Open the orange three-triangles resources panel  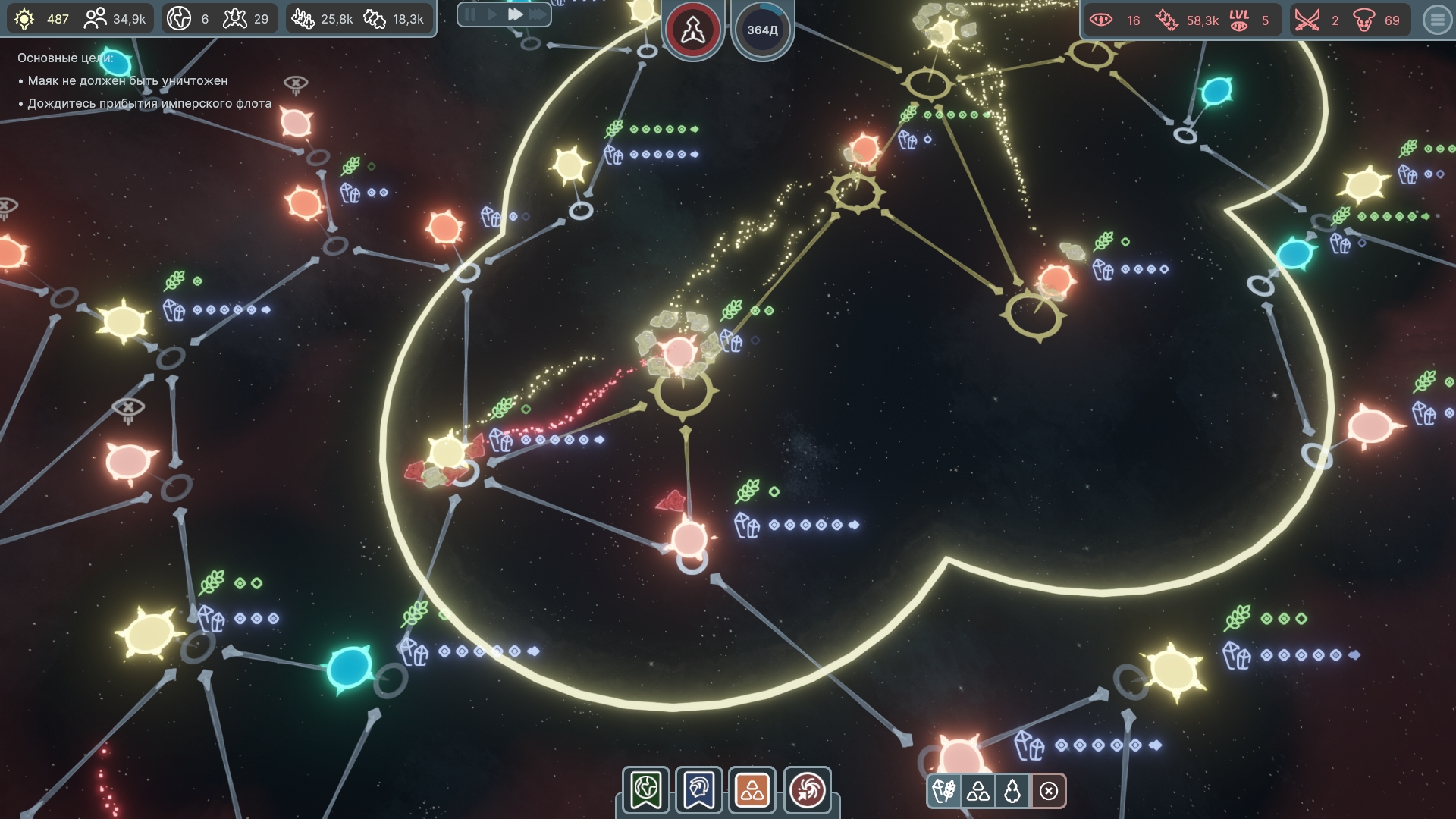pos(752,790)
